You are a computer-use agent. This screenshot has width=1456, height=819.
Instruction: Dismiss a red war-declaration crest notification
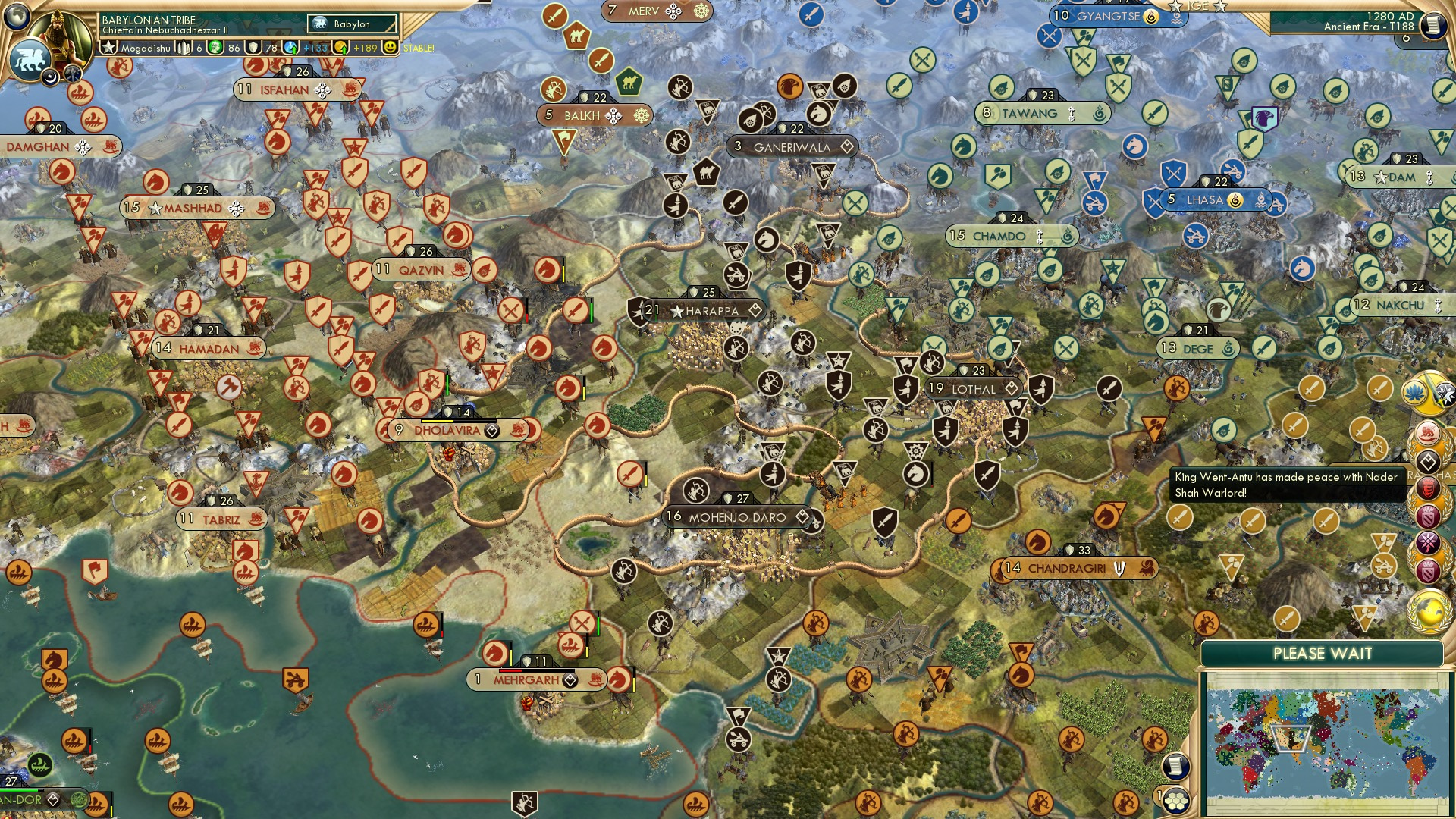(x=1429, y=488)
